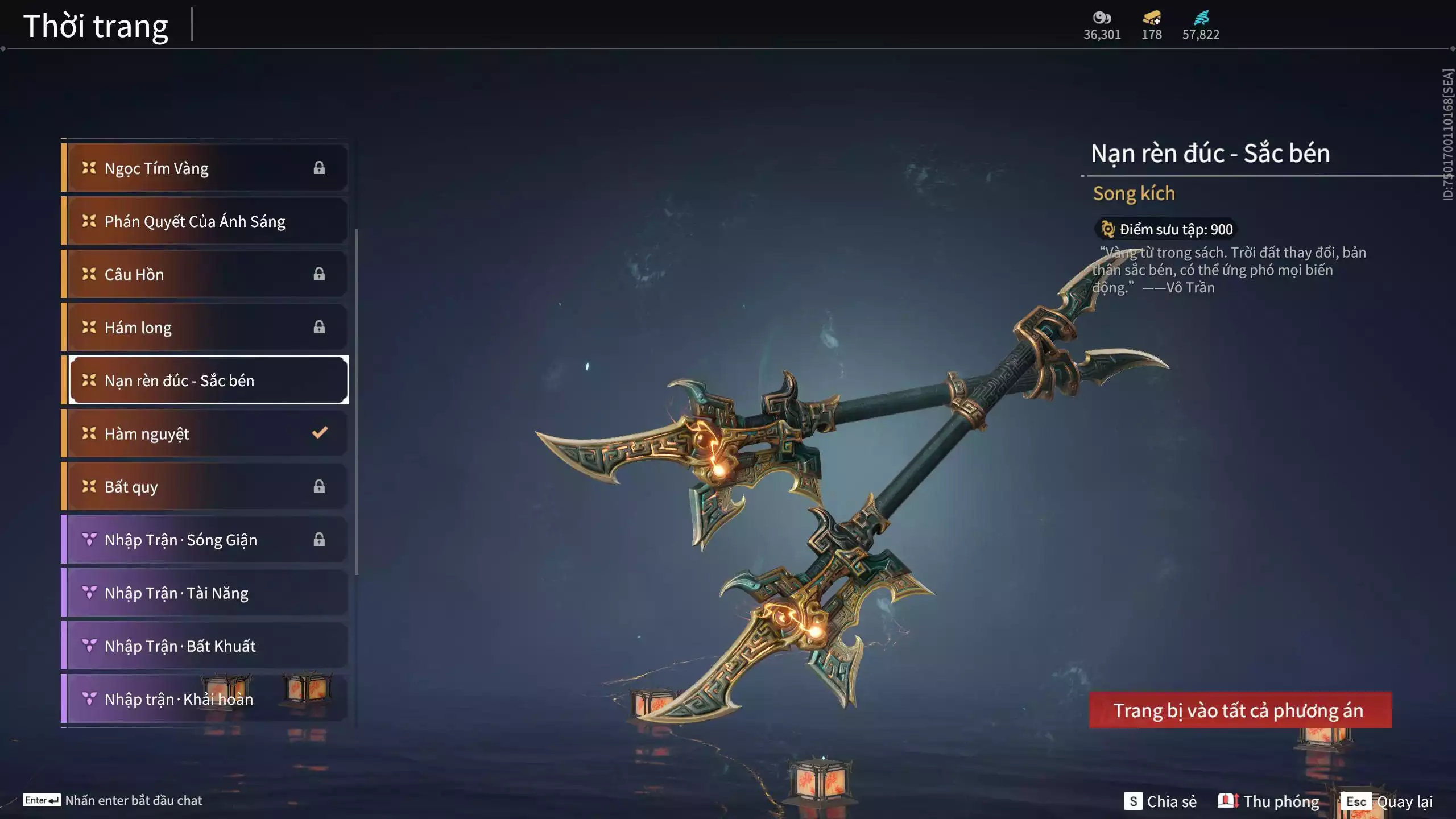Select Nhập Trận · Tài Năng skin
The width and height of the screenshot is (1456, 819).
pos(205,593)
